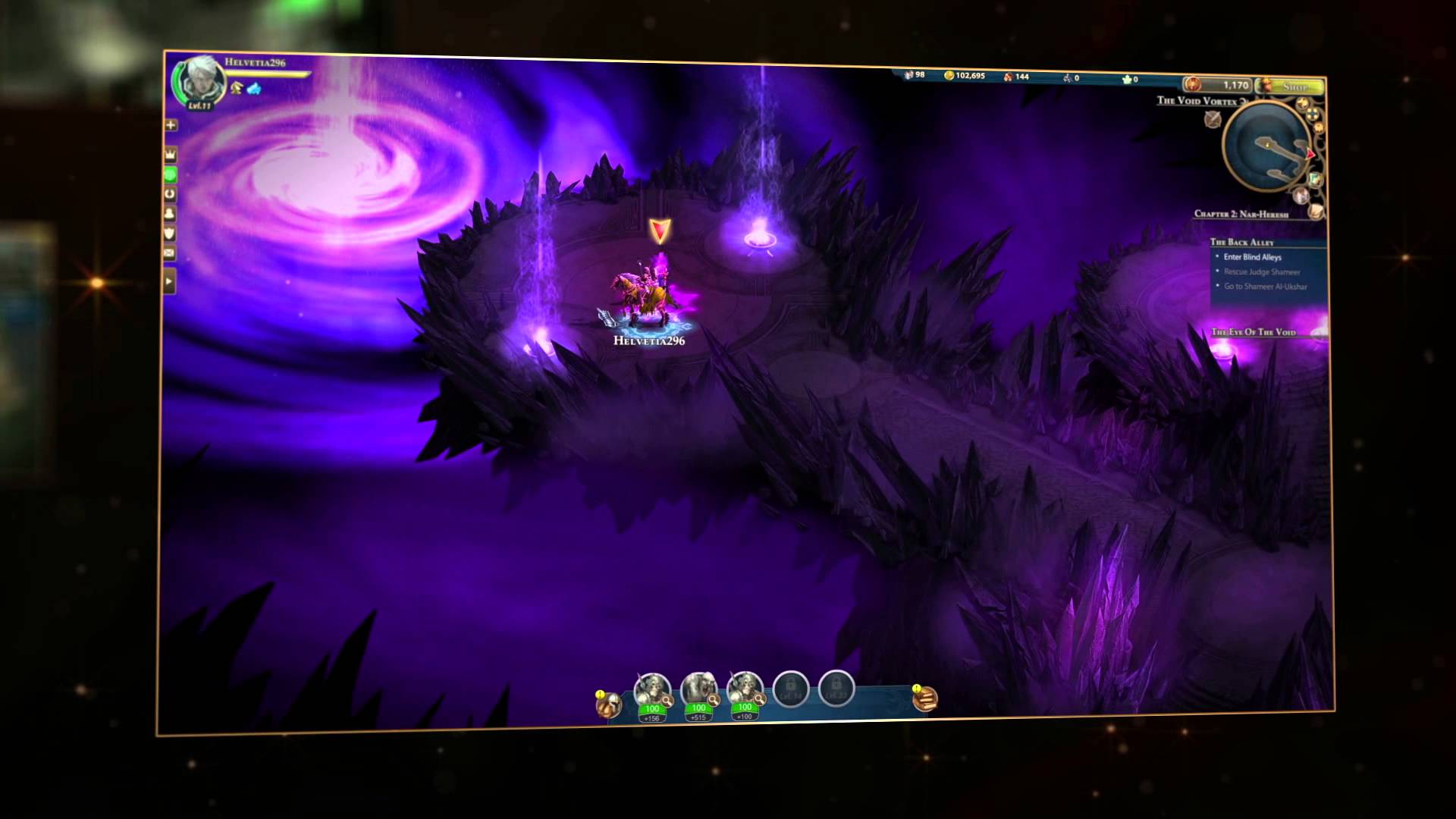Click the green circle sidebar button

click(171, 174)
